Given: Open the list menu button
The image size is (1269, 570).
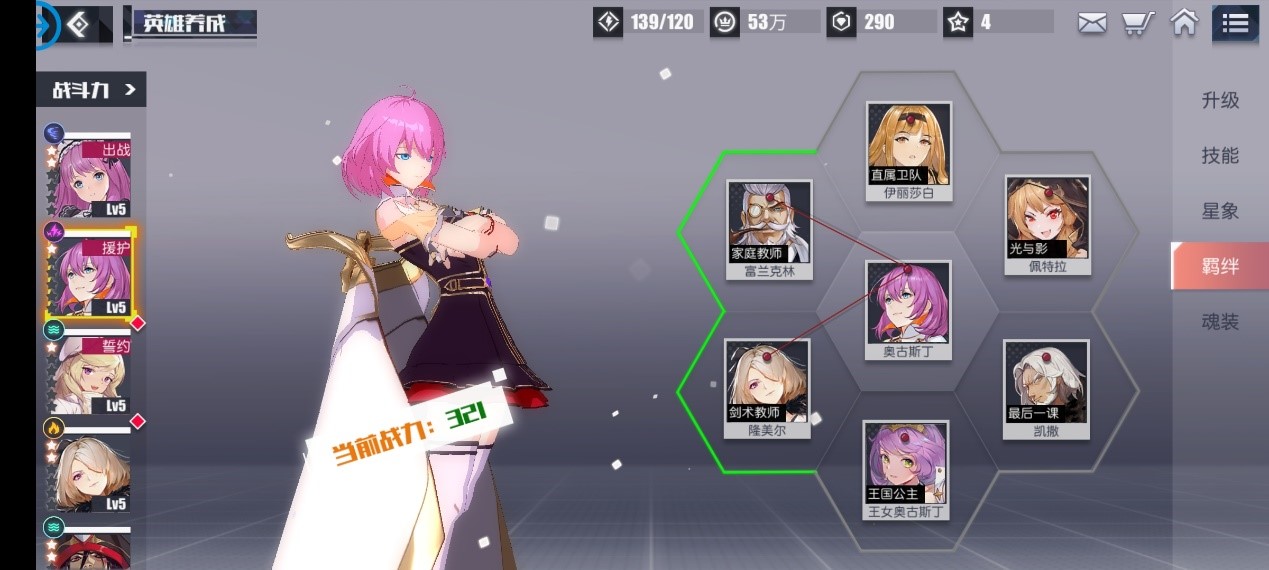Looking at the screenshot, I should [1235, 23].
